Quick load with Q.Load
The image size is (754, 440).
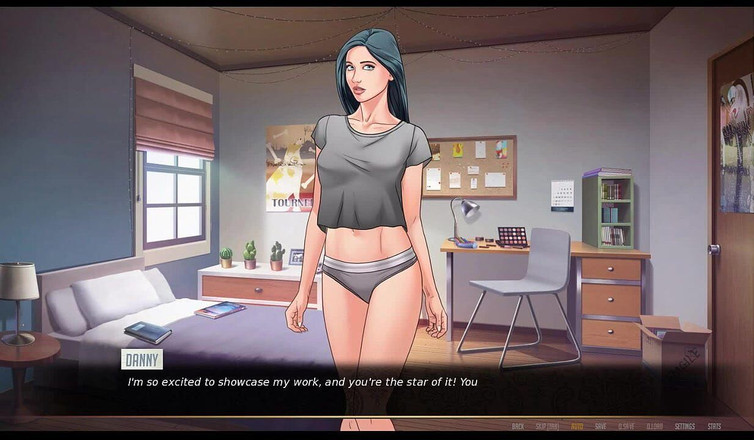(655, 426)
